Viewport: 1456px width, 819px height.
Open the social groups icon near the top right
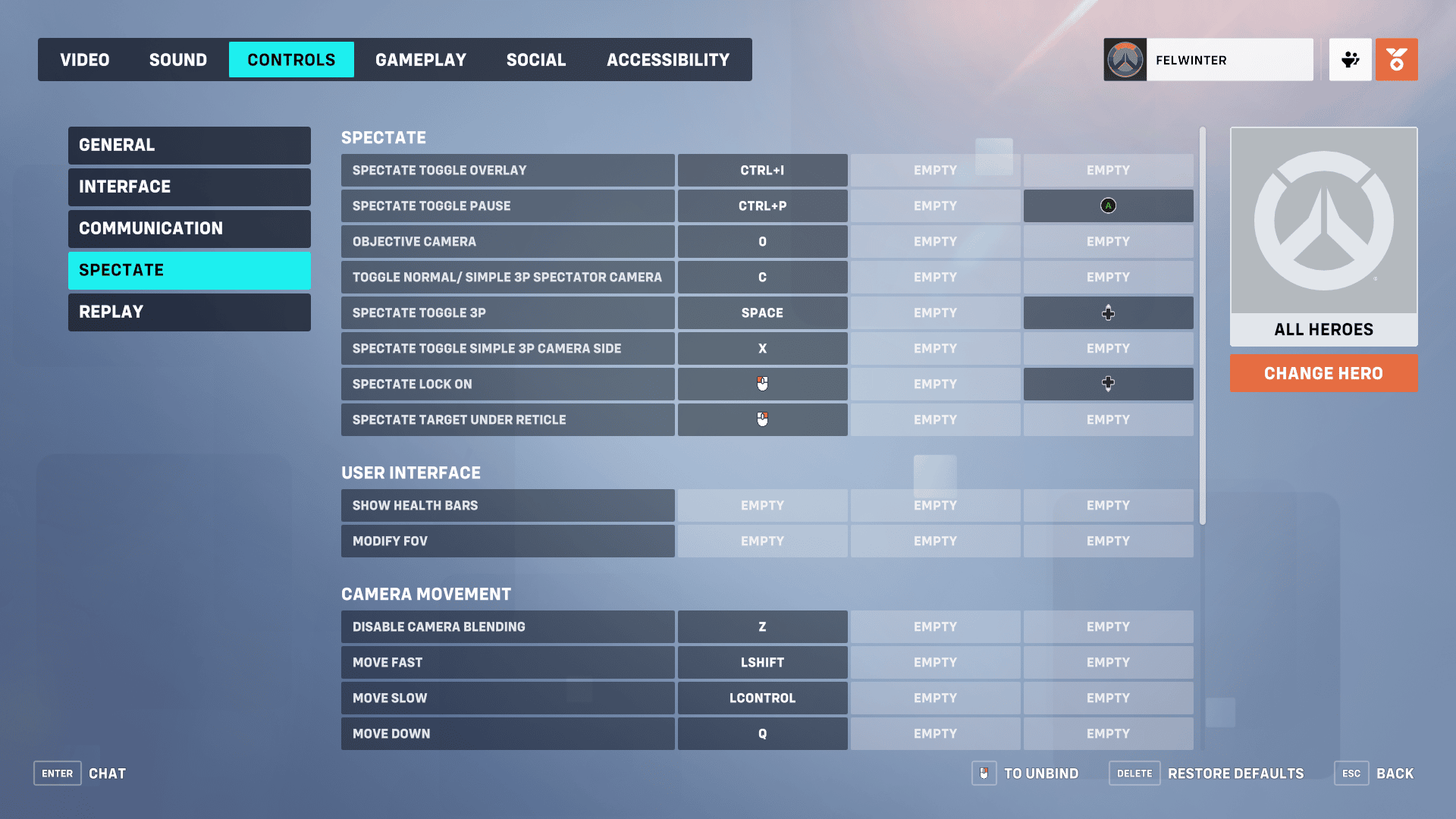(1351, 59)
